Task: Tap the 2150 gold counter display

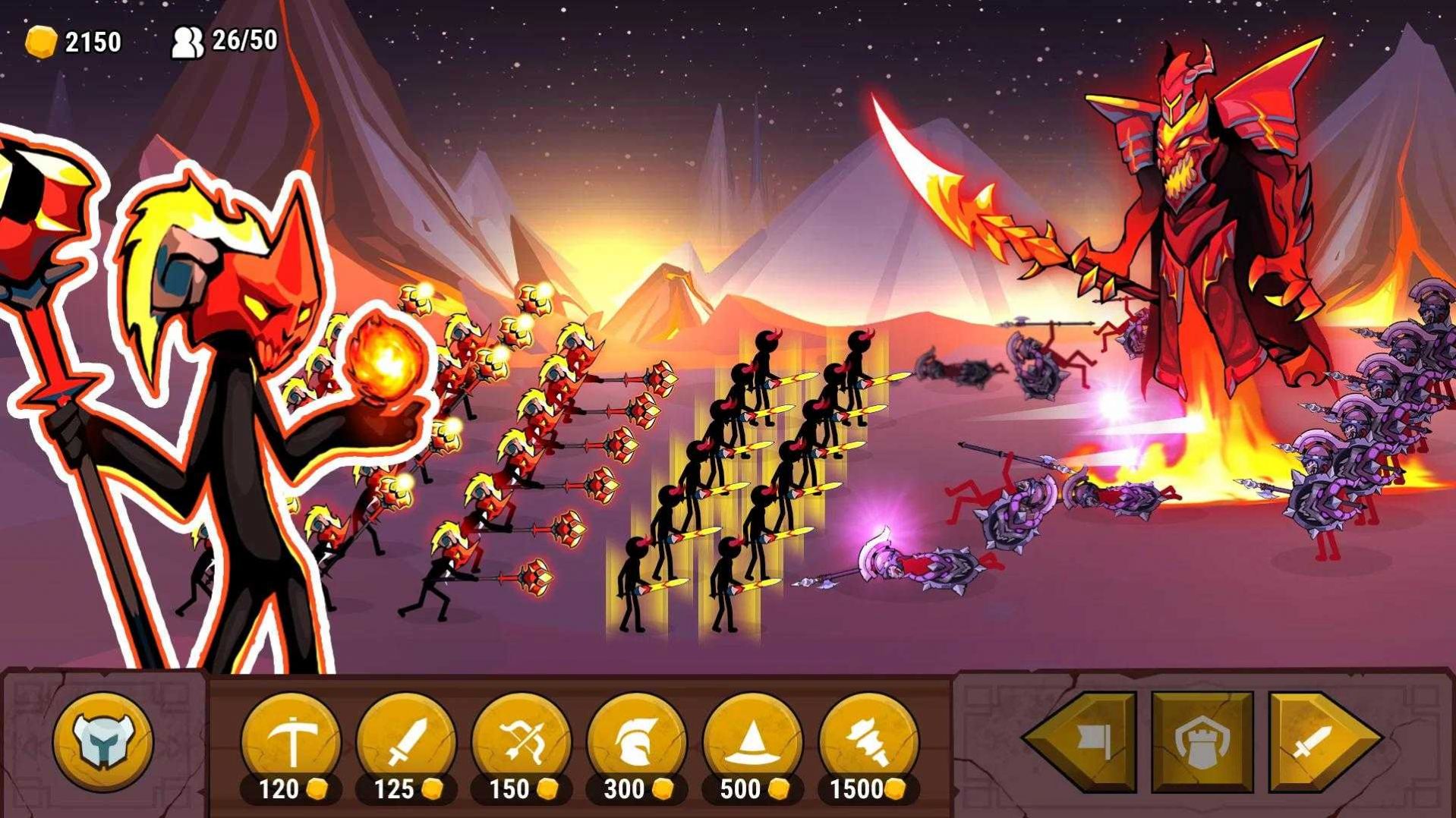Action: [x=92, y=40]
